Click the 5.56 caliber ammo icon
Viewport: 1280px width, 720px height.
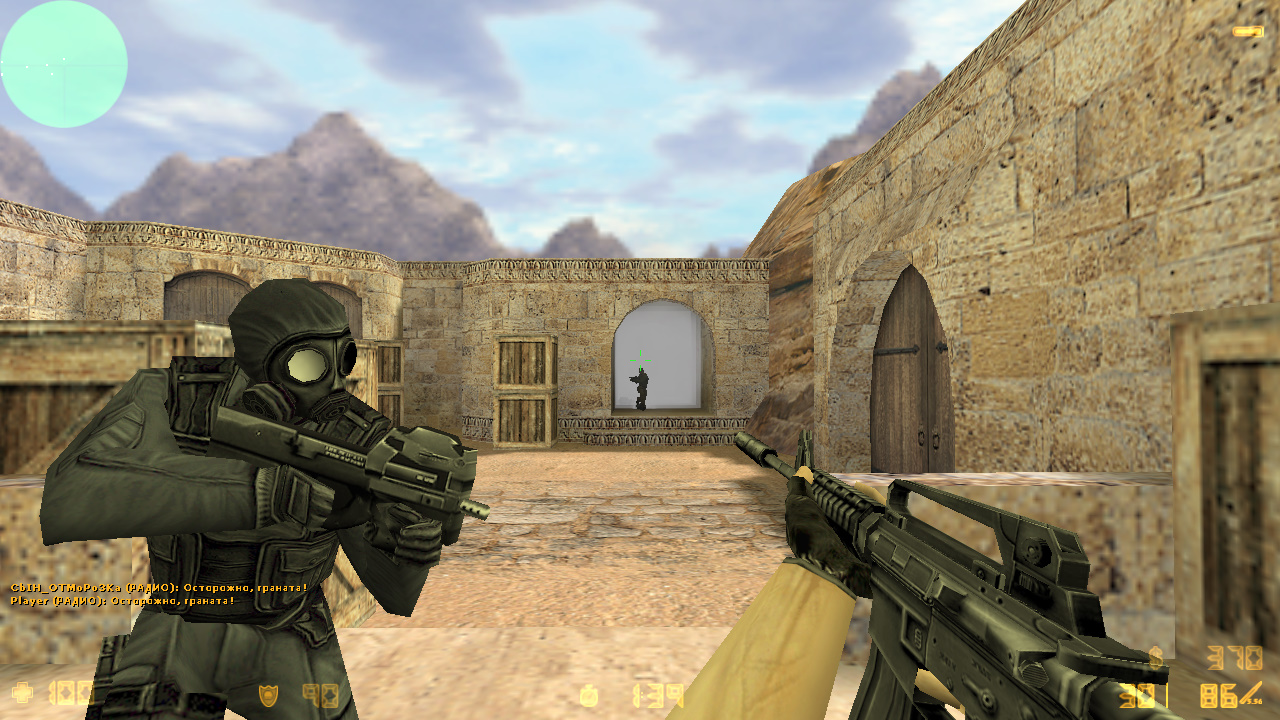(x=1254, y=702)
